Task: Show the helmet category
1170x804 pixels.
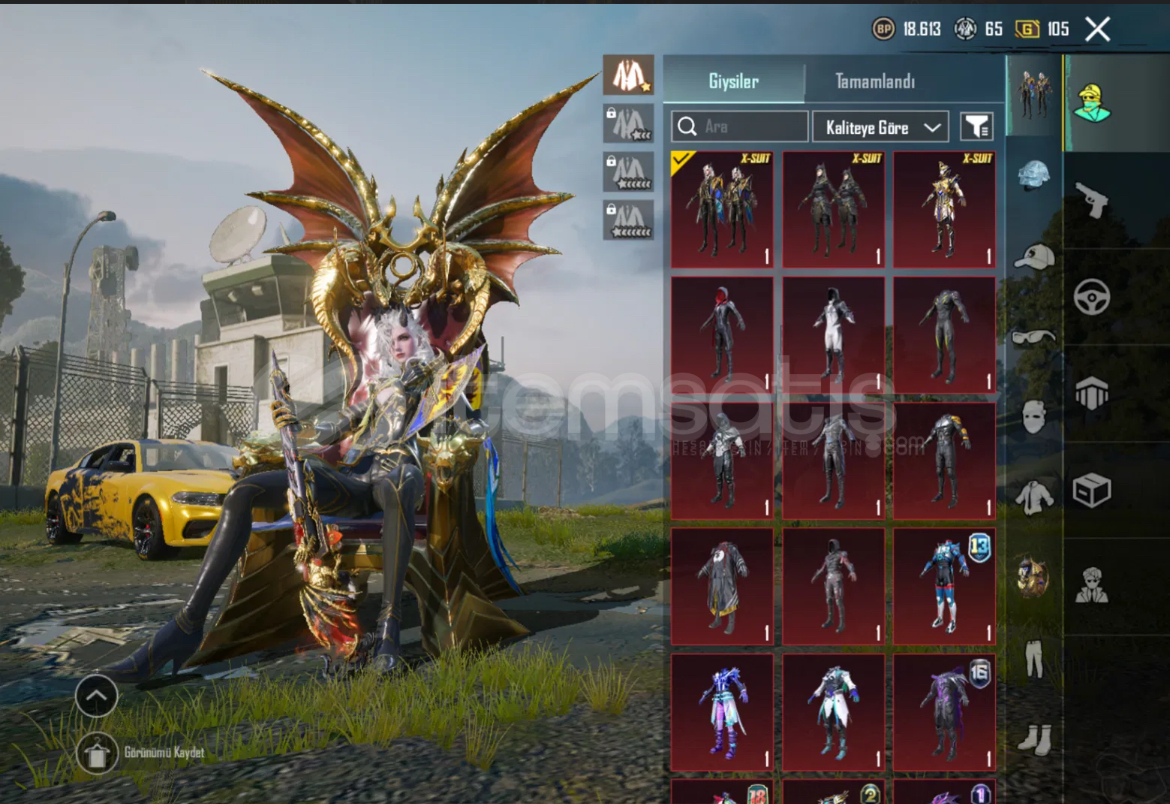Action: pos(1033,176)
